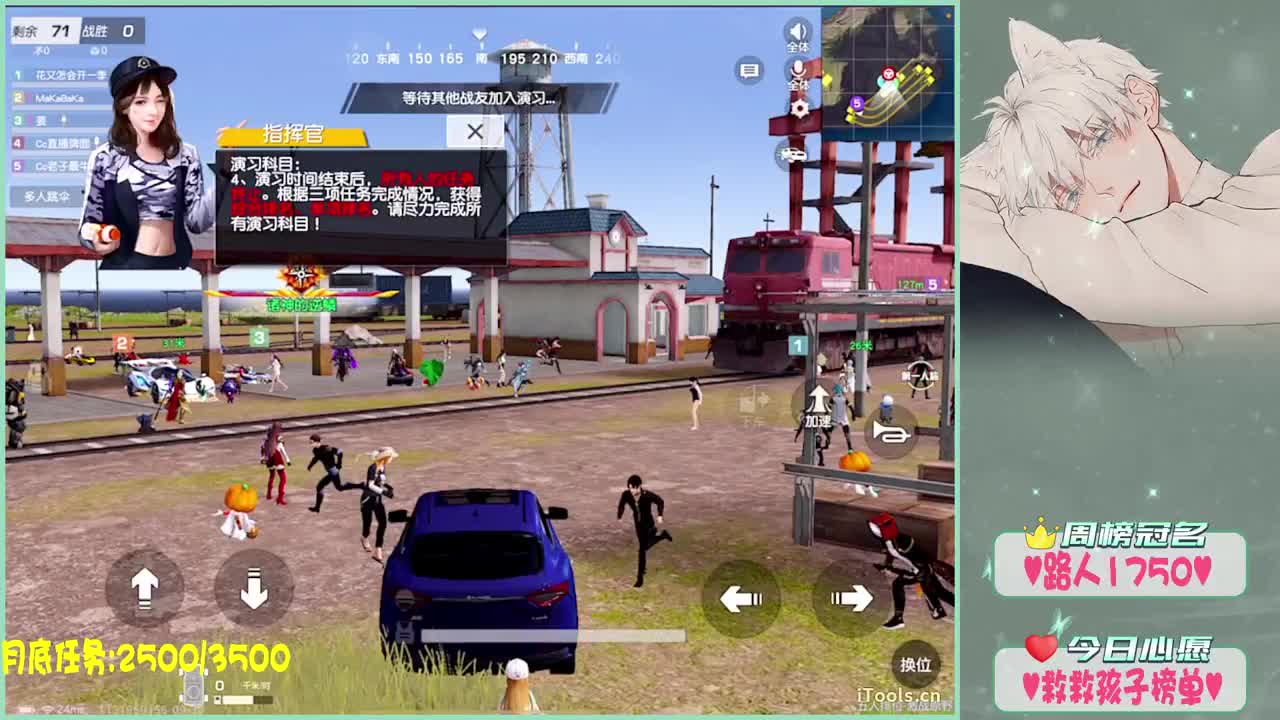1280x720 pixels.
Task: Open the settings gear icon
Action: point(800,108)
